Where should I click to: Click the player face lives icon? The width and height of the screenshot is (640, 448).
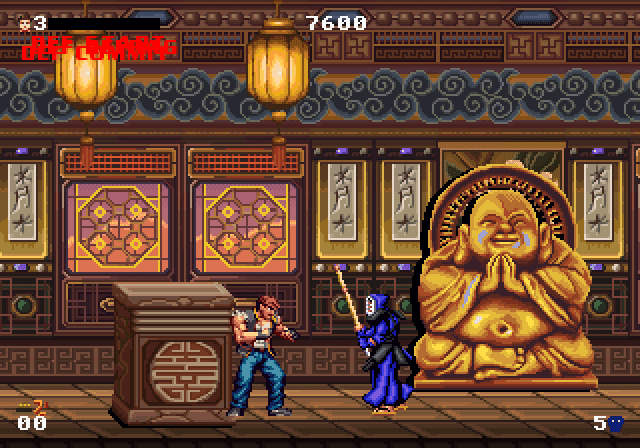click(x=24, y=22)
